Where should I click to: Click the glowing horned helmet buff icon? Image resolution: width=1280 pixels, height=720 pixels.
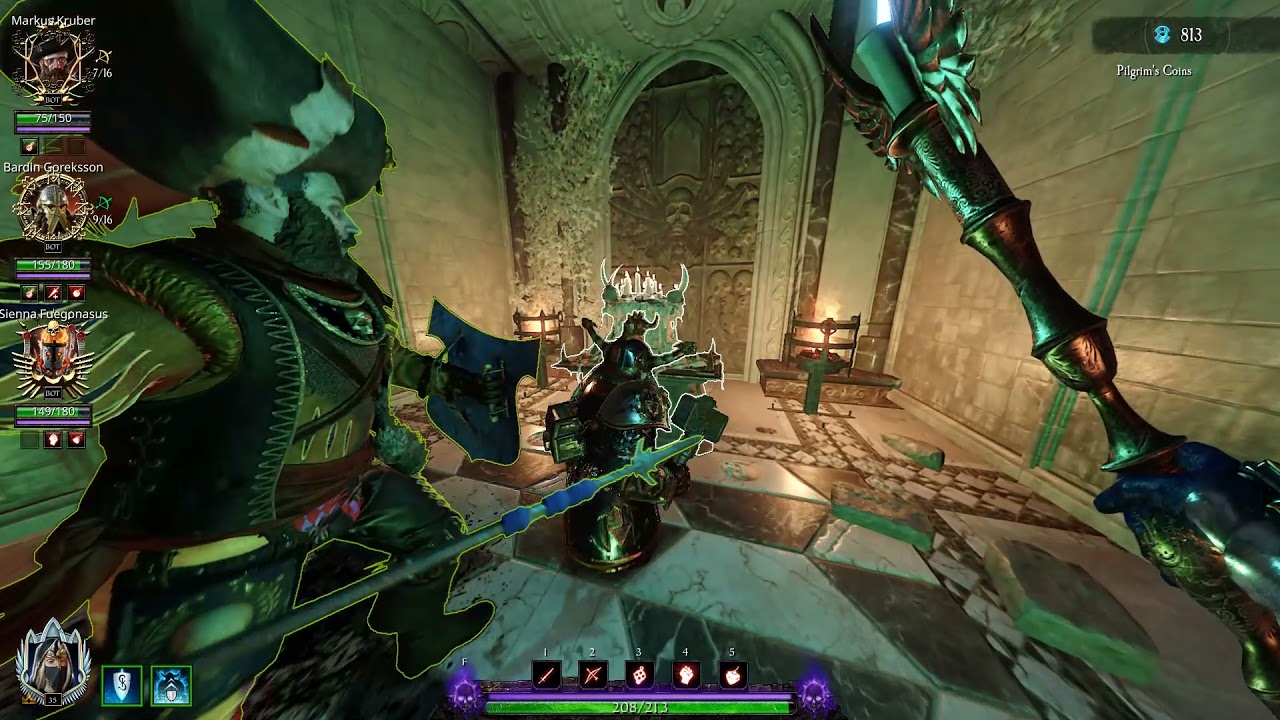(171, 685)
